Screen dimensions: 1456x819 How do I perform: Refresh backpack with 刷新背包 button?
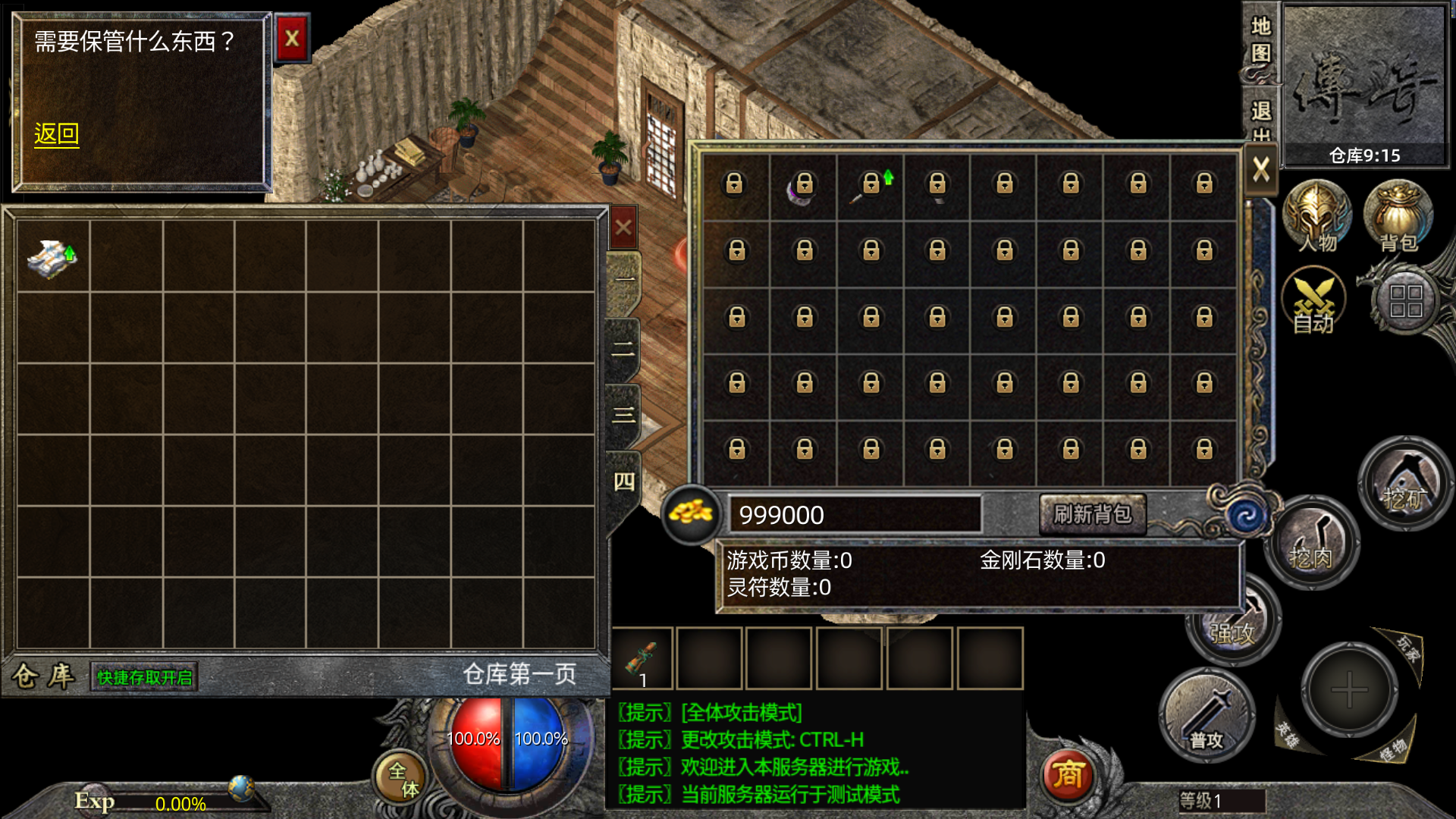(x=1092, y=515)
